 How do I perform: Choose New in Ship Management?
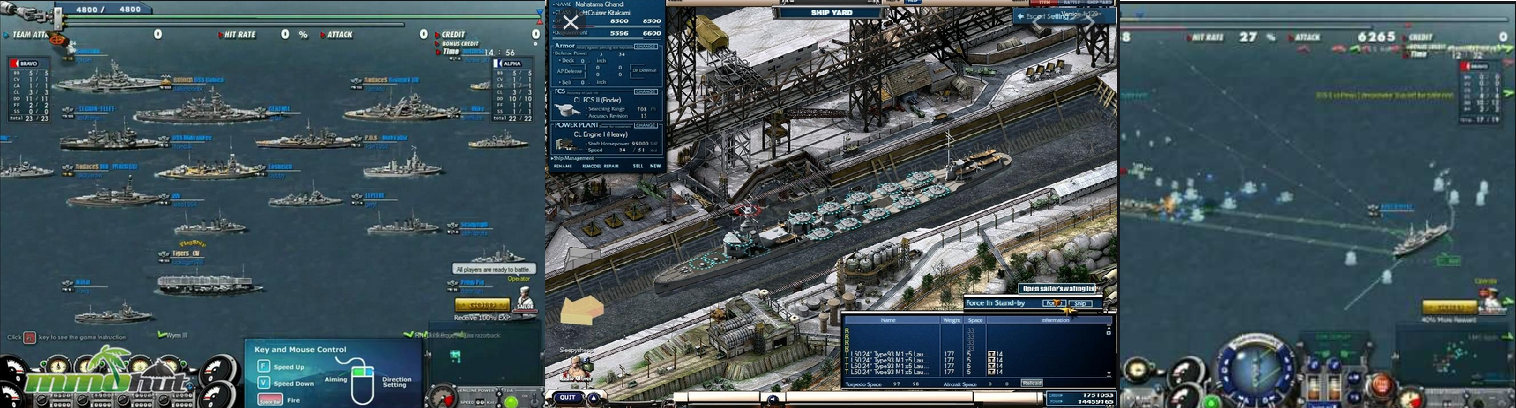point(655,166)
